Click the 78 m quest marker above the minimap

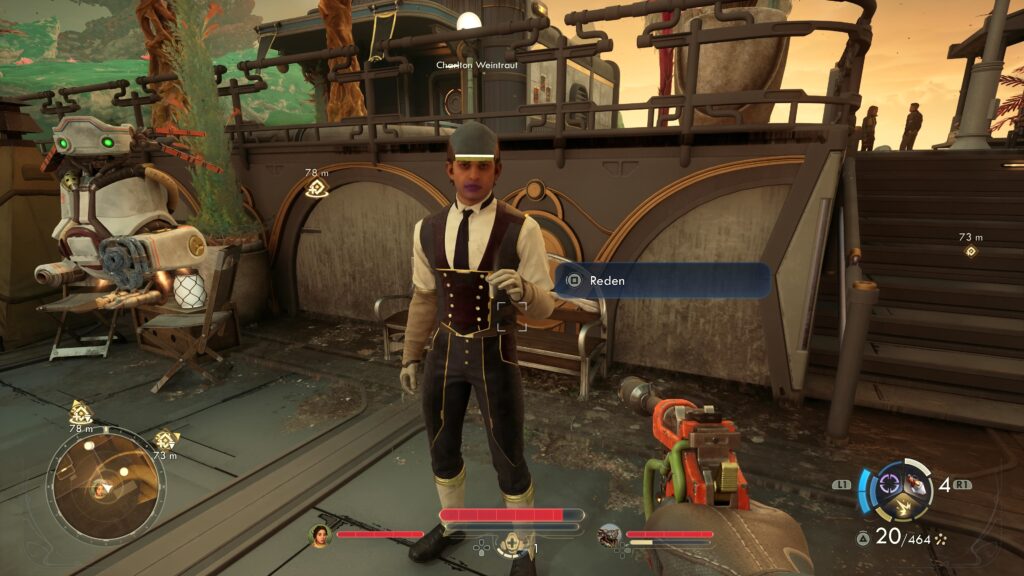pos(81,412)
